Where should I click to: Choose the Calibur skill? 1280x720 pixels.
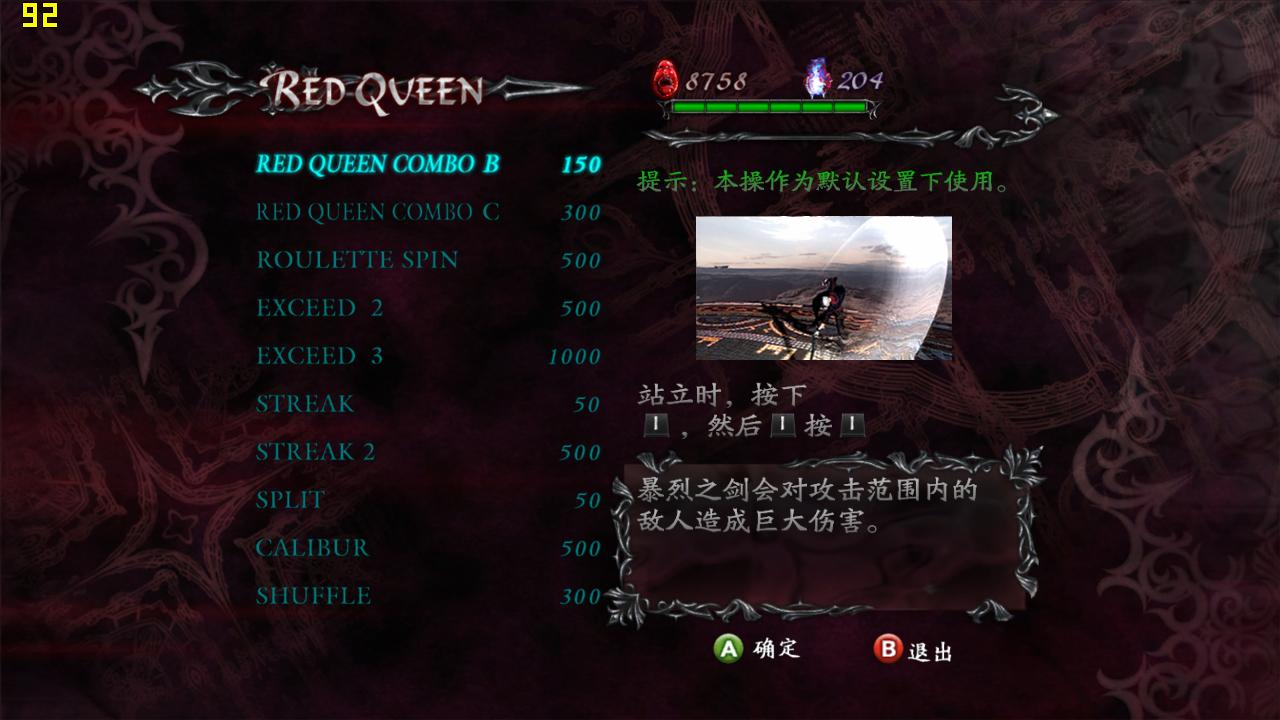pyautogui.click(x=312, y=548)
